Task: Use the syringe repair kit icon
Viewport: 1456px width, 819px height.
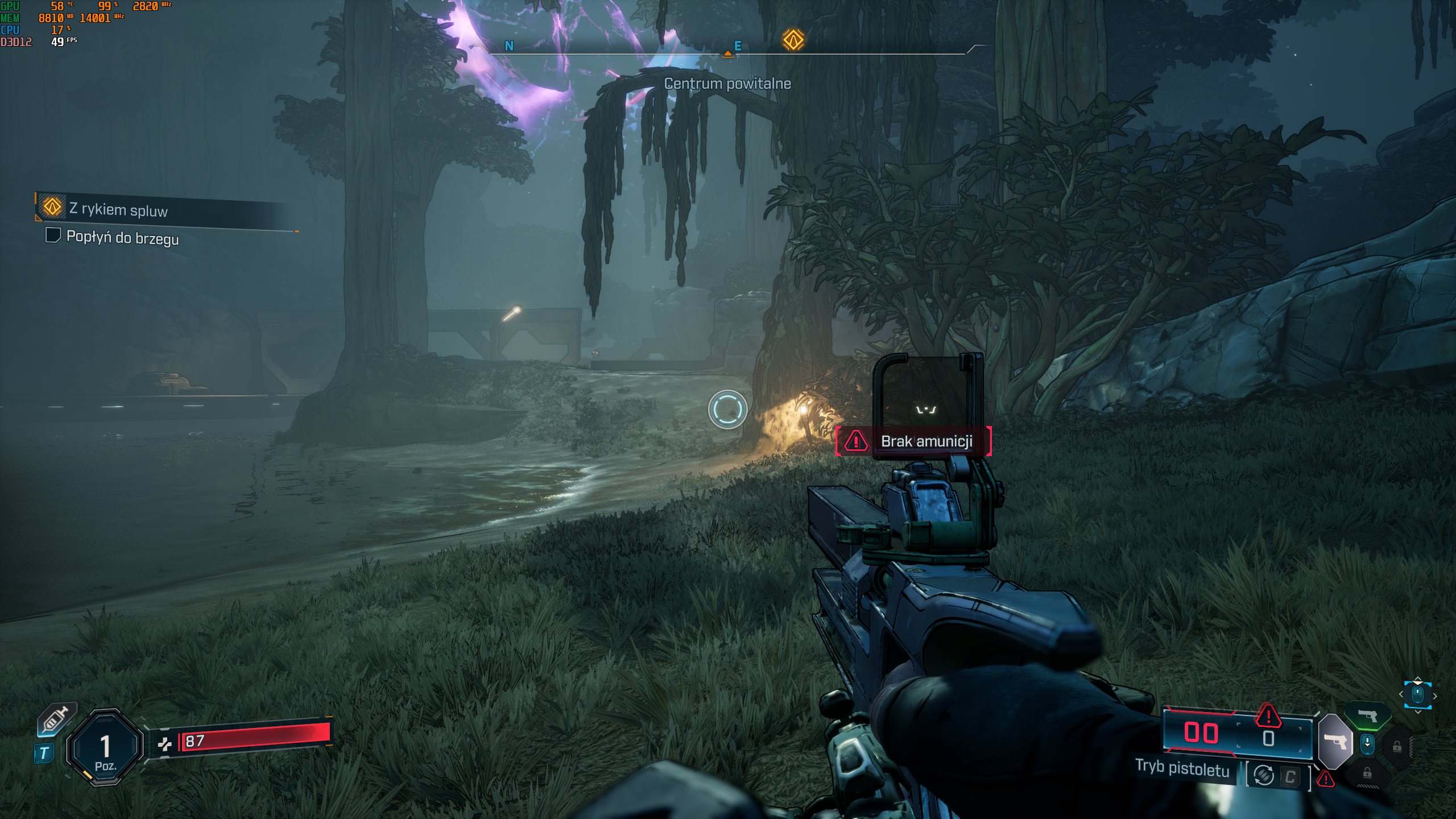Action: (56, 720)
